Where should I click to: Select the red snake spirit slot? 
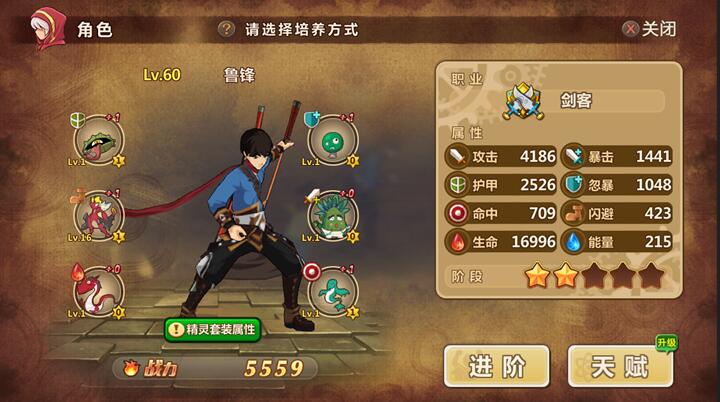[99, 288]
